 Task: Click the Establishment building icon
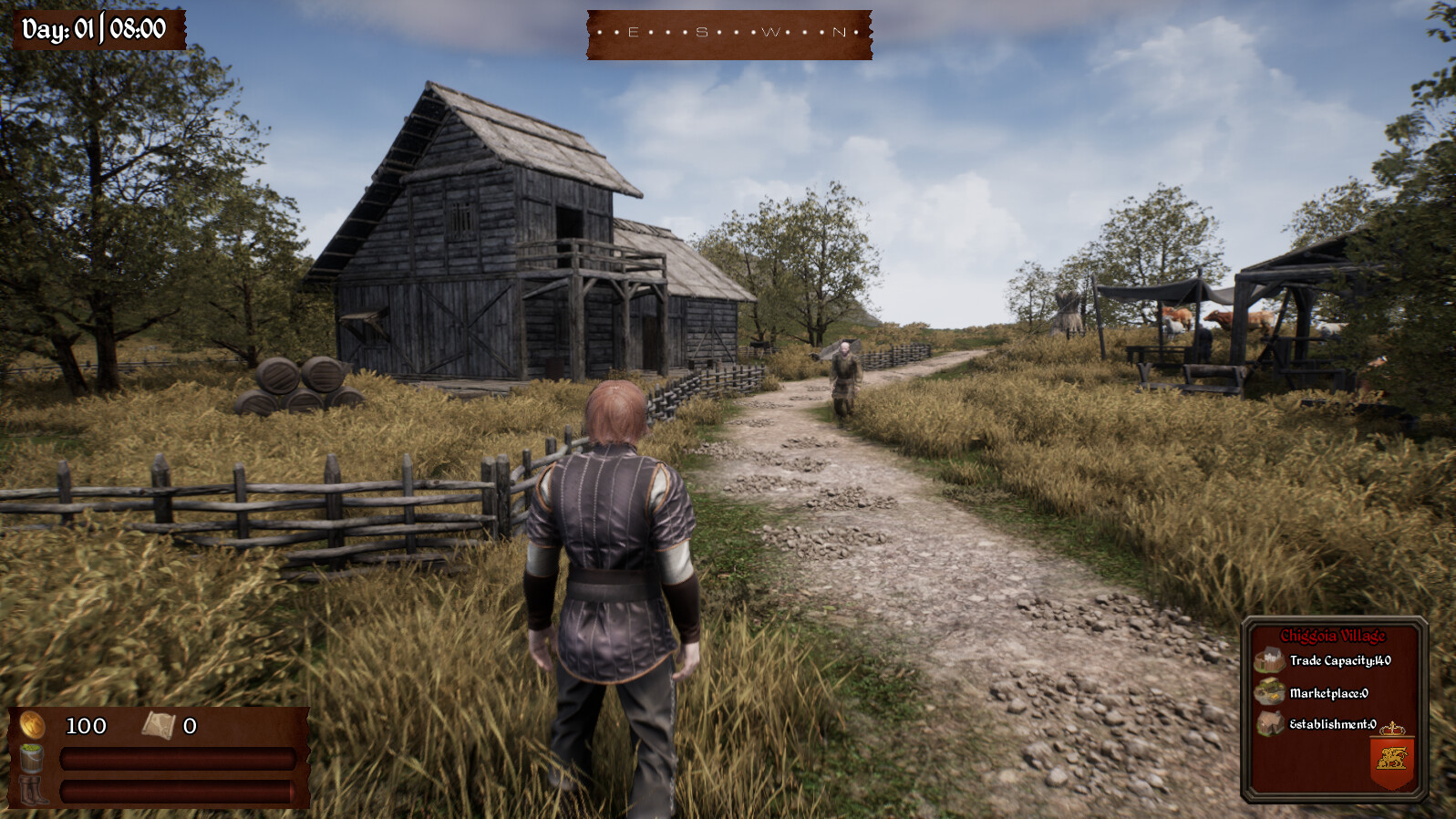tap(1269, 721)
